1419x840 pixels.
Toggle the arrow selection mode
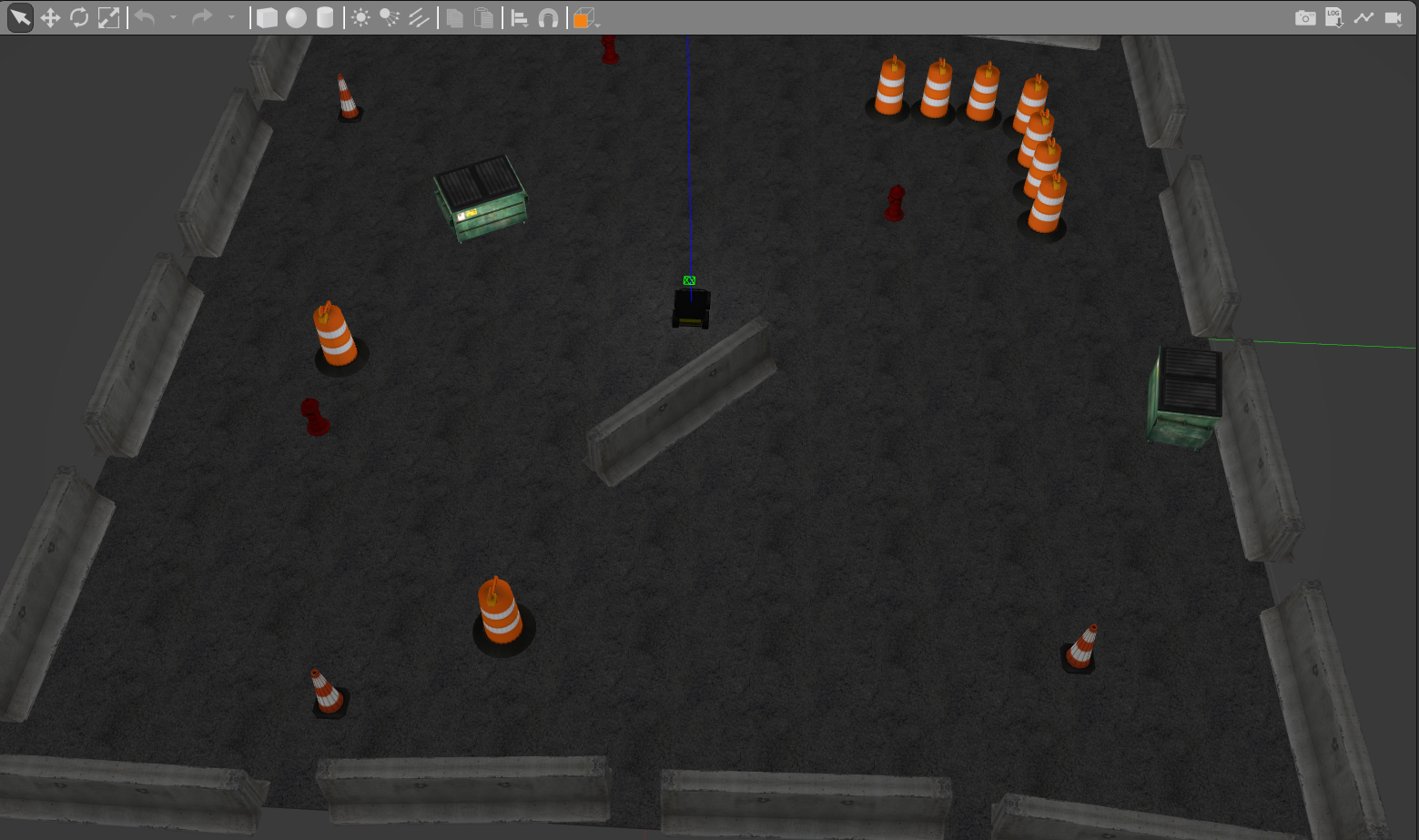tap(19, 17)
